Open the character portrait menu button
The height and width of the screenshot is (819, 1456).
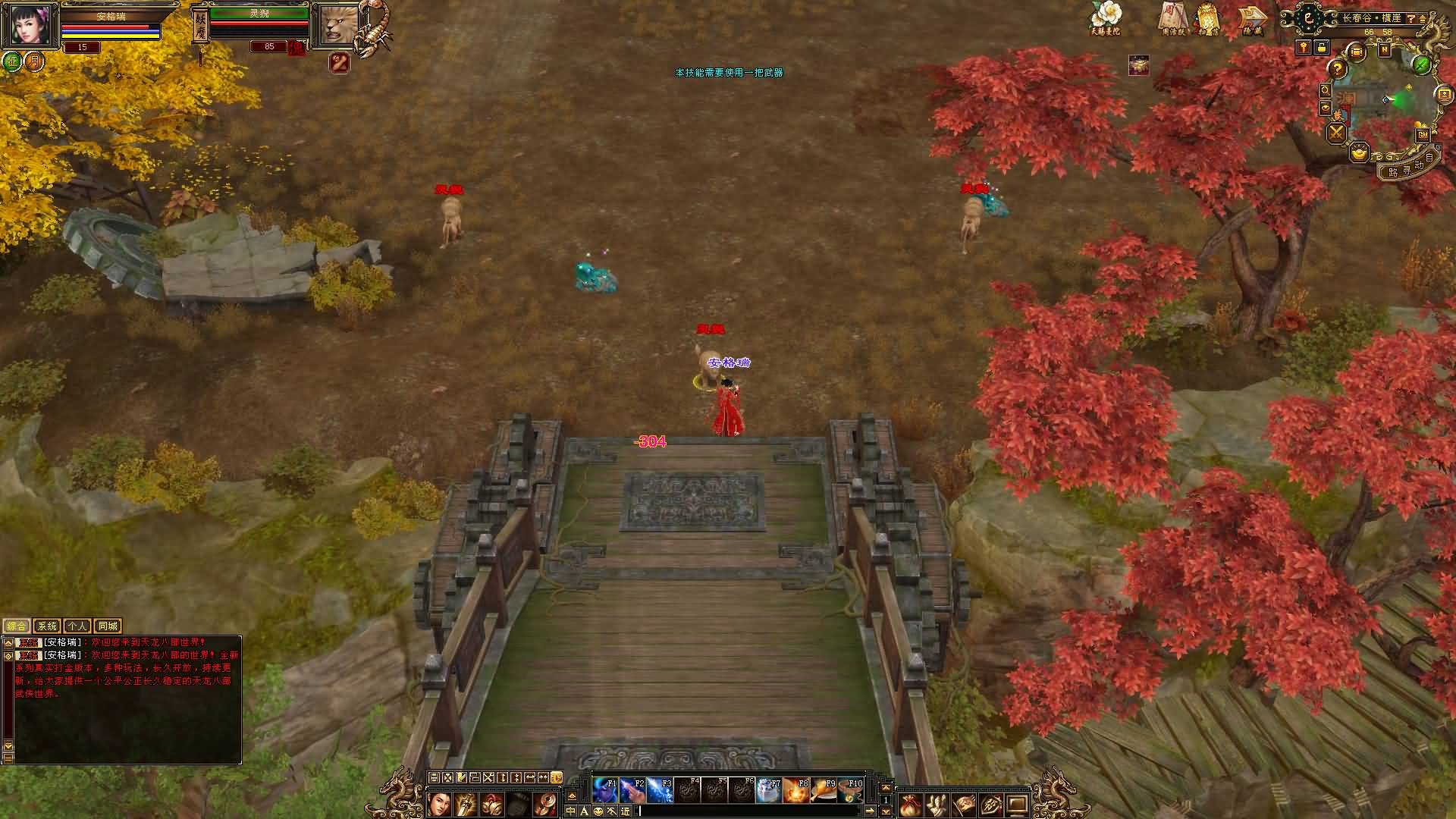pos(439,805)
